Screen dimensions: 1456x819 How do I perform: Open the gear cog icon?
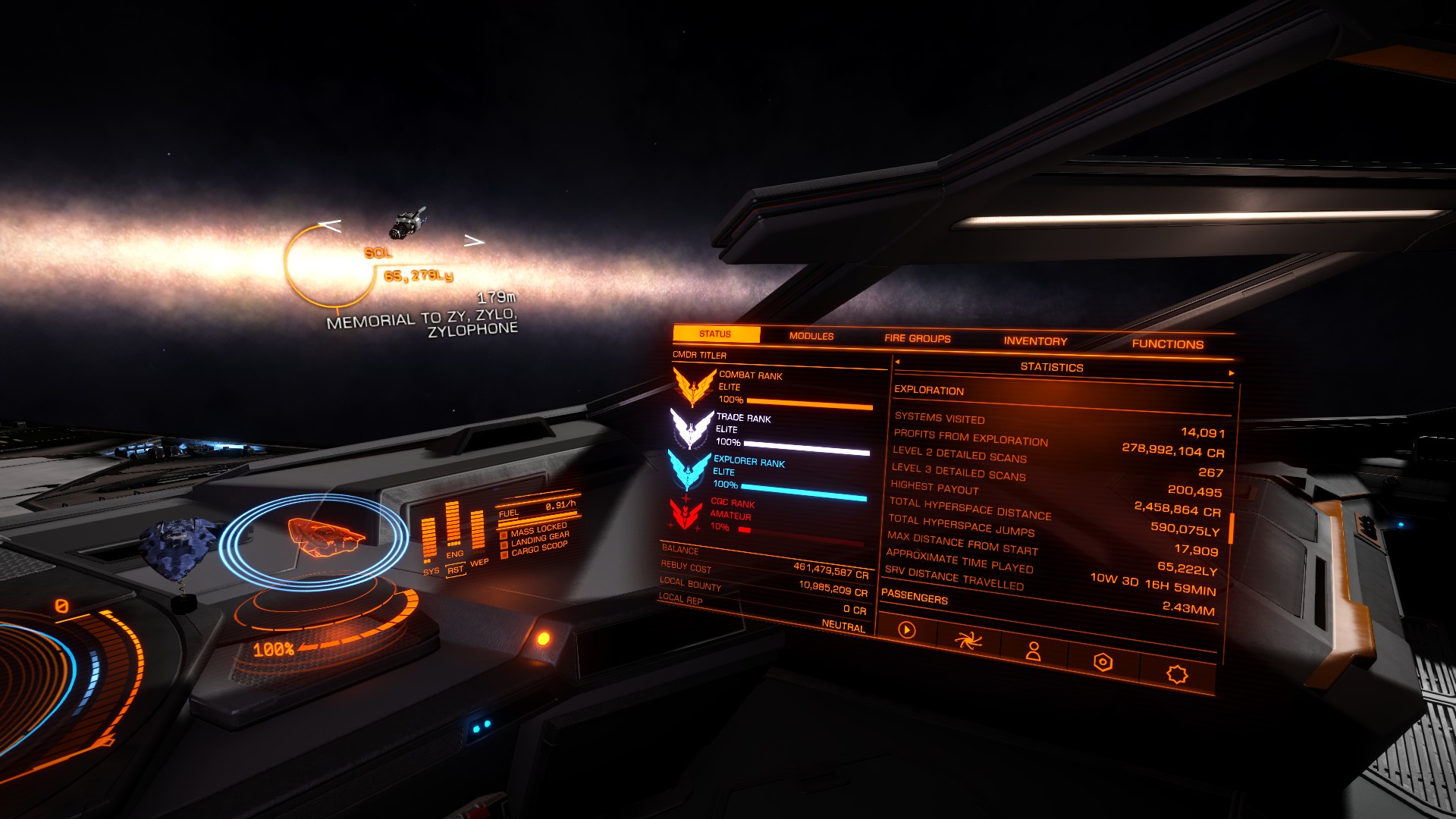[1176, 673]
